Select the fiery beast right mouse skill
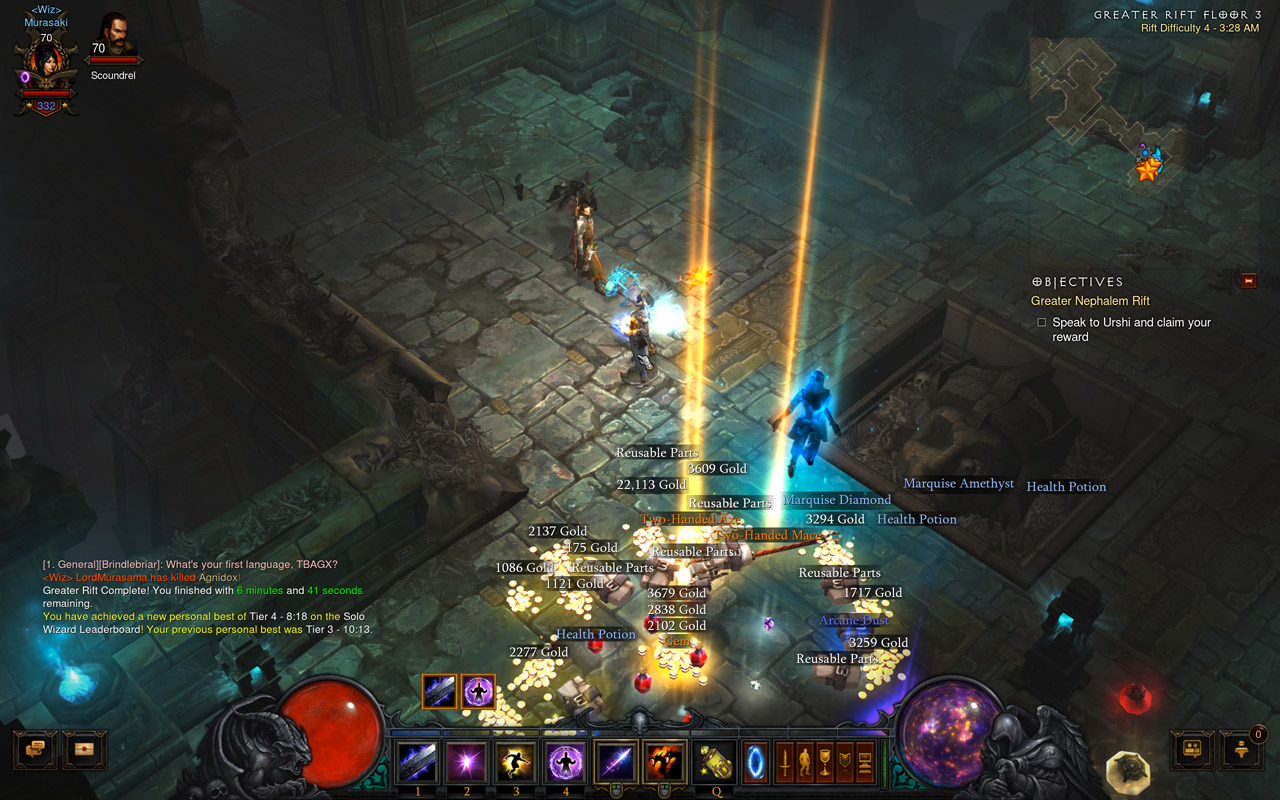Viewport: 1280px width, 800px height. coord(665,764)
